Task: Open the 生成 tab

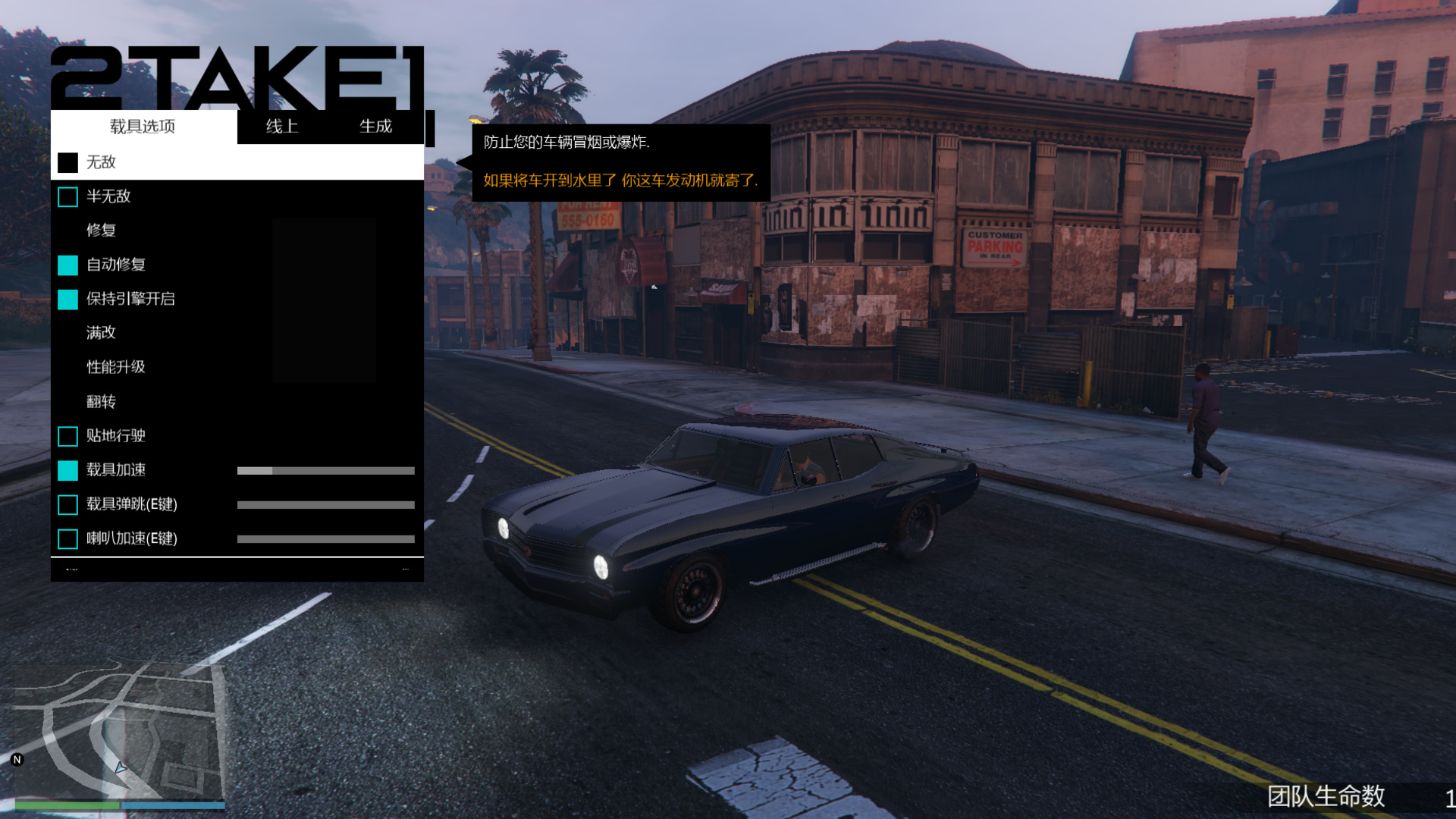Action: click(375, 127)
